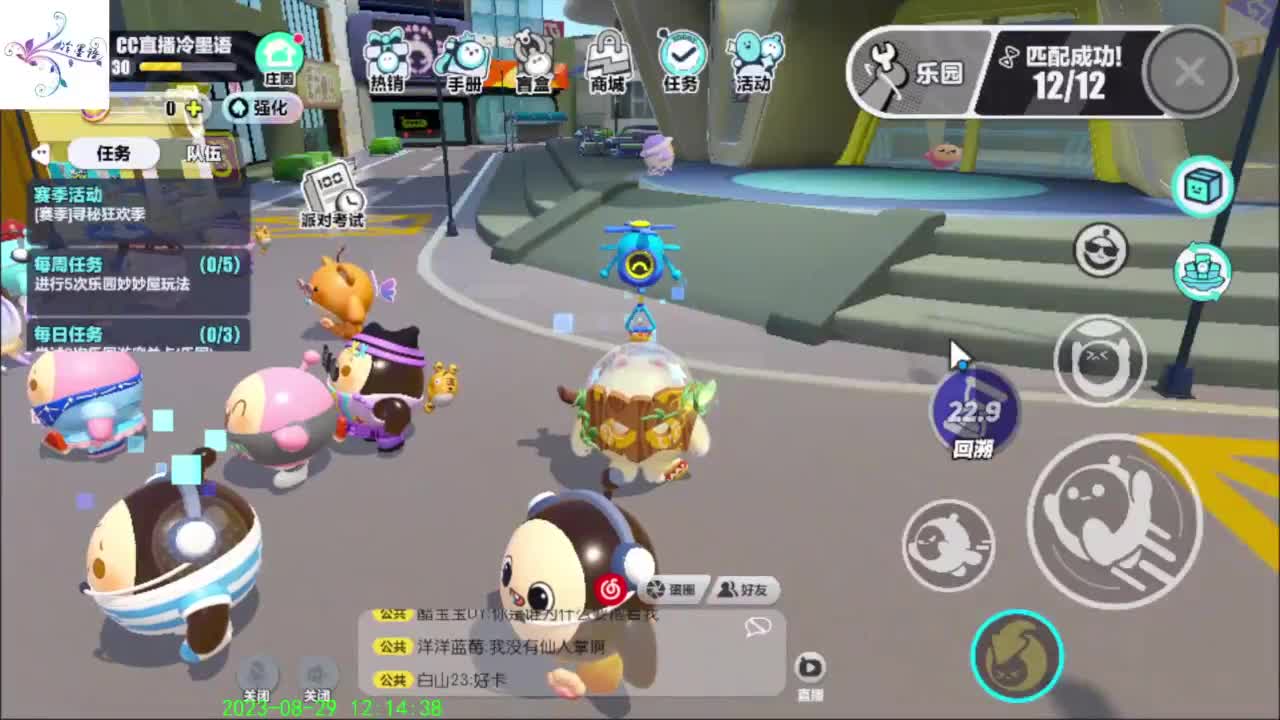Open the 手册 manual icon
This screenshot has width=1280, height=720.
pos(462,55)
